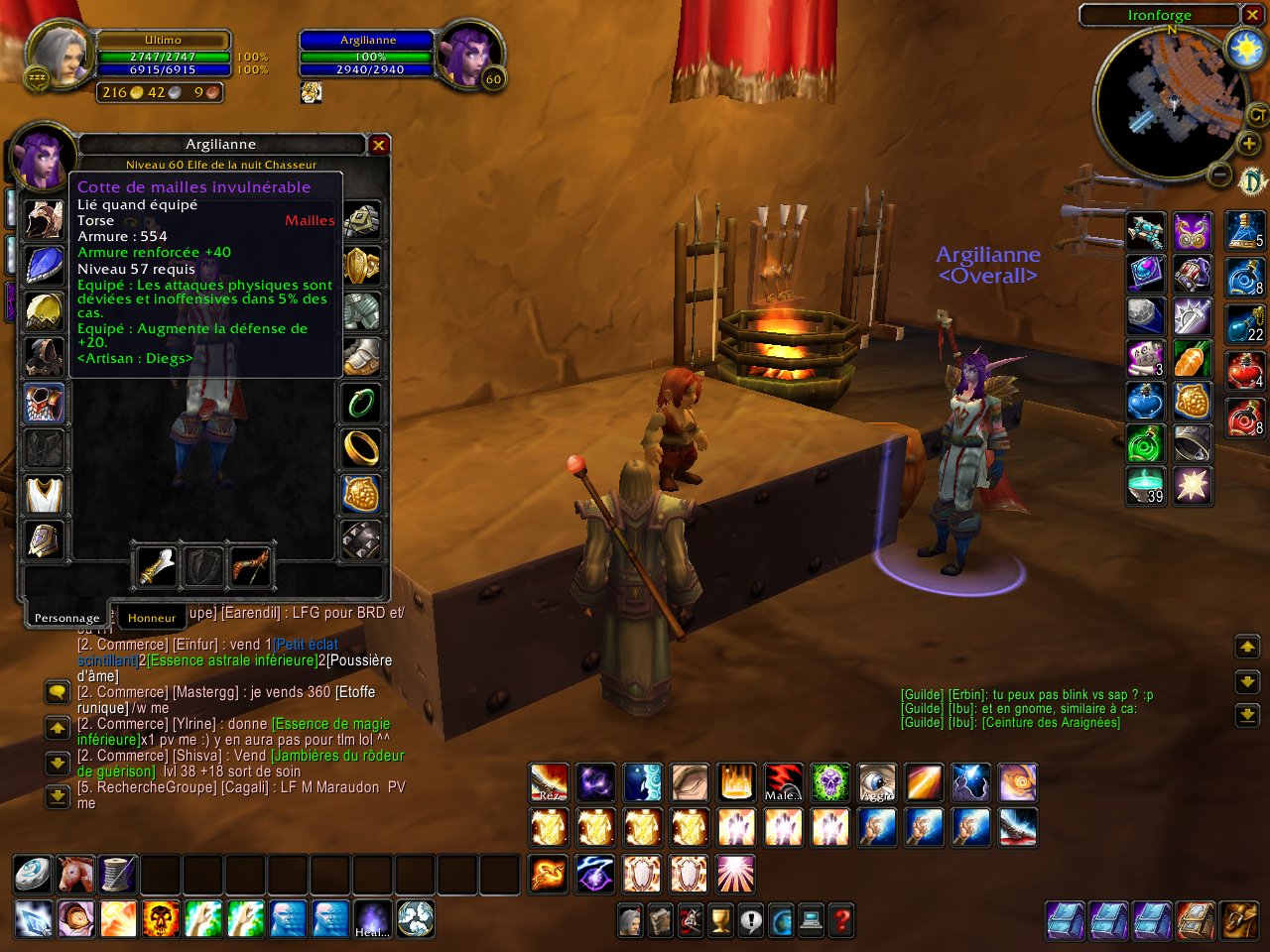Open the red question mark help button
1270x952 pixels.
click(840, 921)
